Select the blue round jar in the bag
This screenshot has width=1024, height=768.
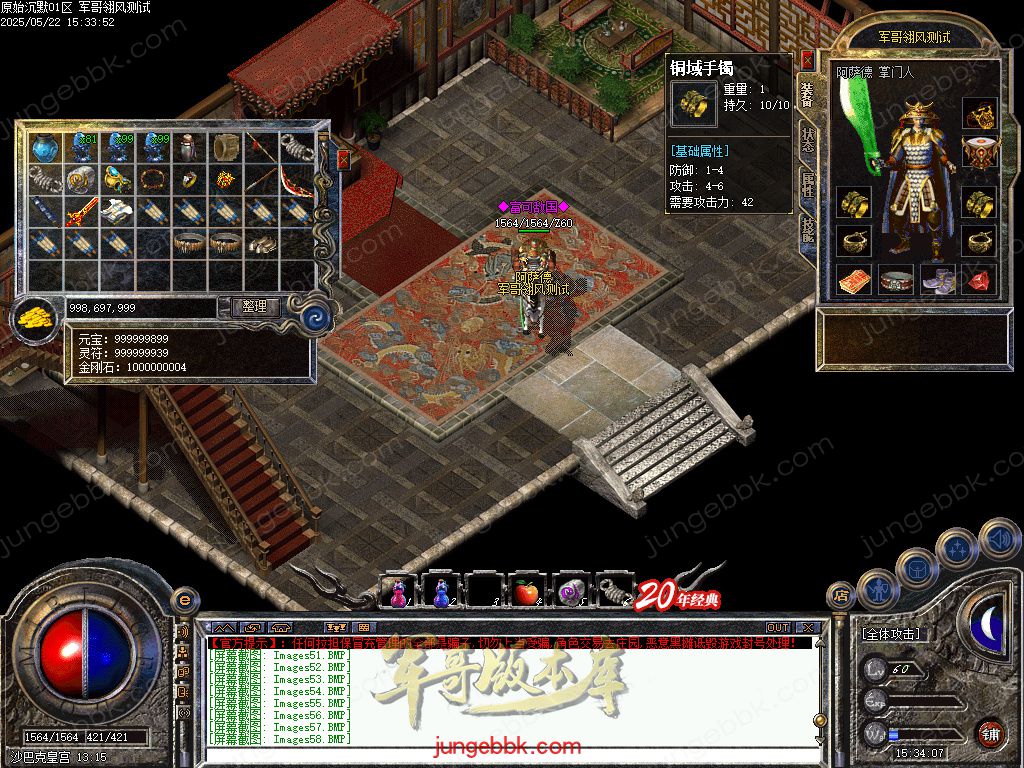coord(44,148)
